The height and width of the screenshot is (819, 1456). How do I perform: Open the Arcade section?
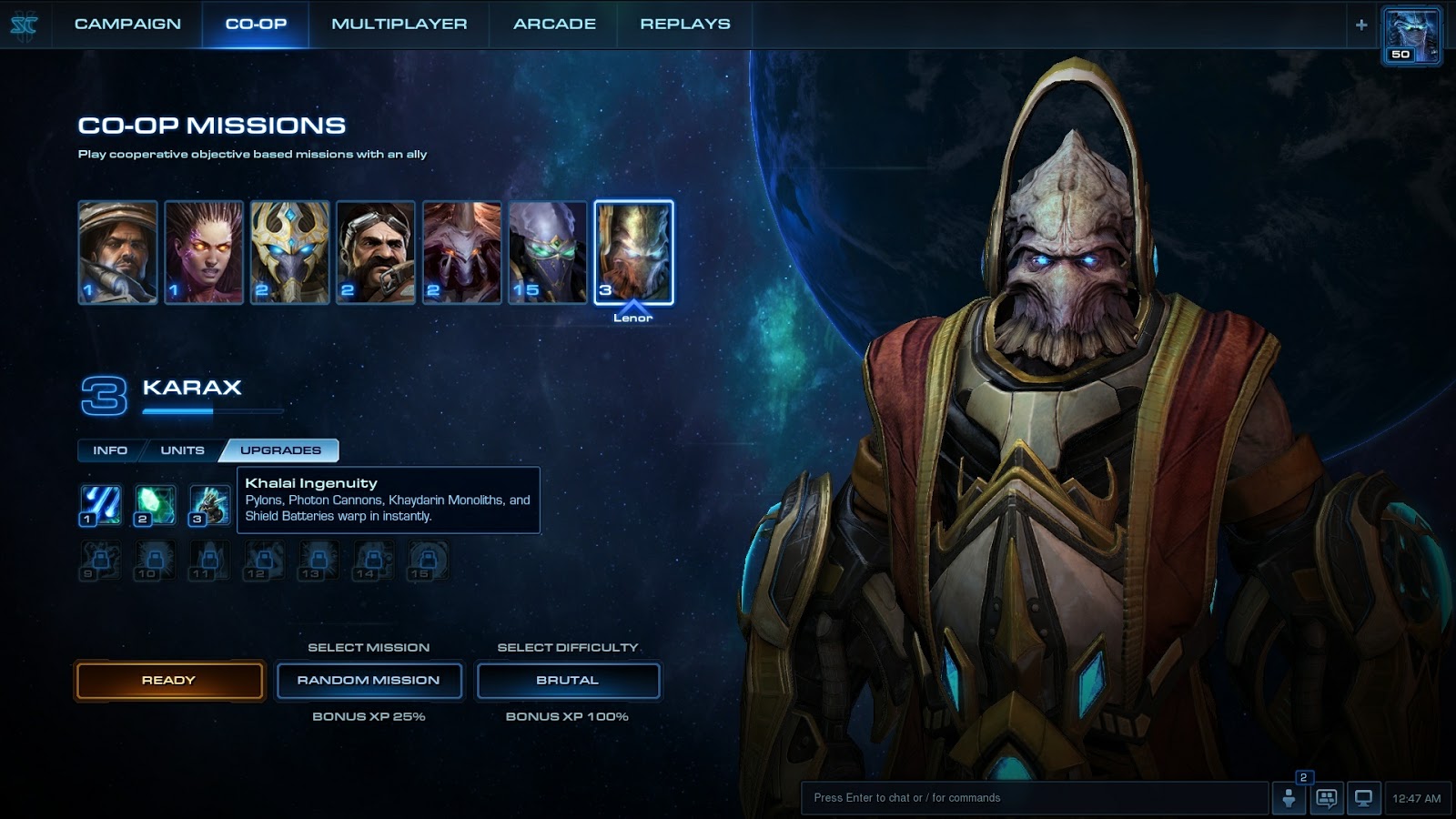pyautogui.click(x=553, y=25)
